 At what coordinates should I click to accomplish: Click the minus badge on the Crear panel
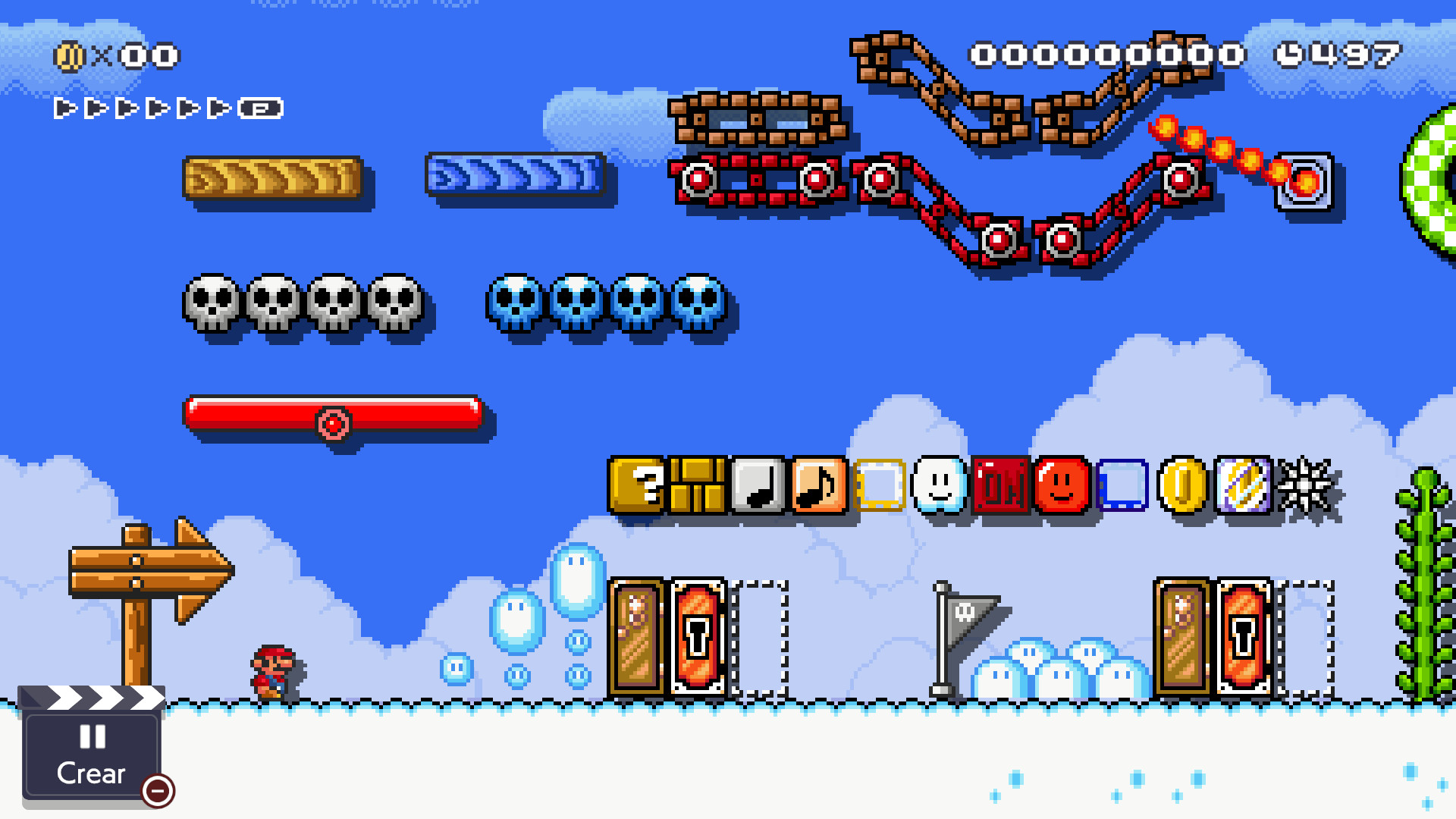pyautogui.click(x=157, y=792)
